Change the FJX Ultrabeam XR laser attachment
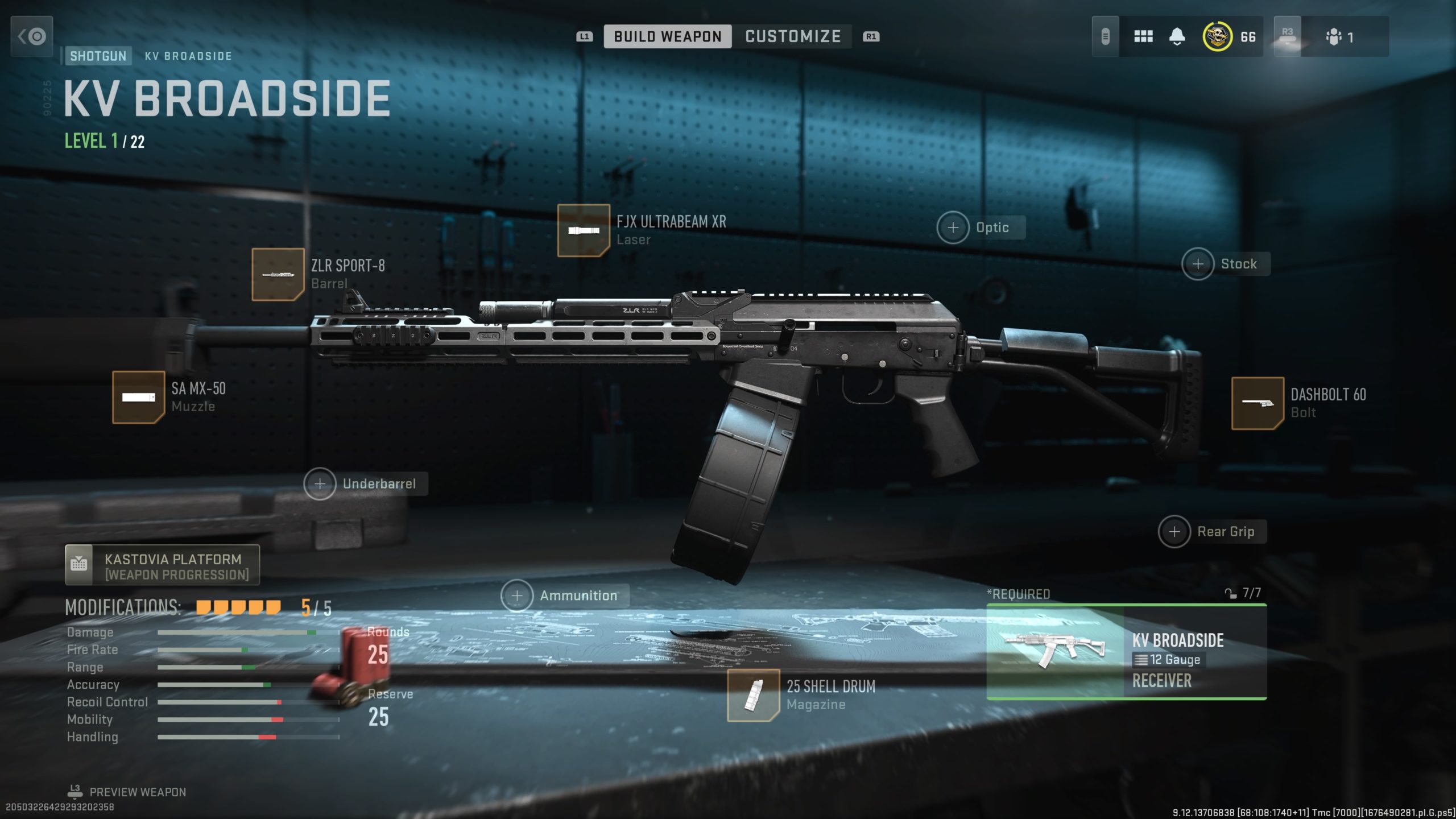This screenshot has width=1456, height=819. [584, 230]
